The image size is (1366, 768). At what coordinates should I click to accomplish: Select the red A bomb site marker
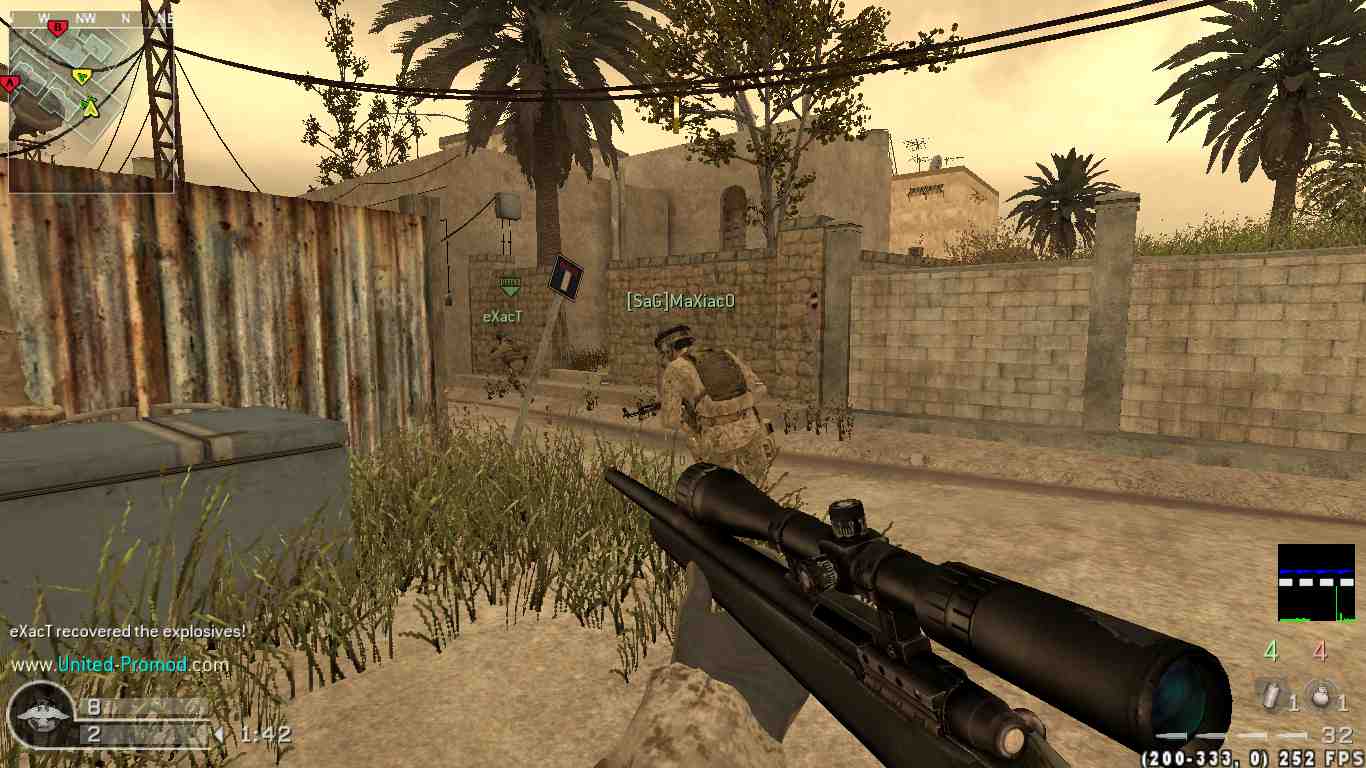[10, 84]
